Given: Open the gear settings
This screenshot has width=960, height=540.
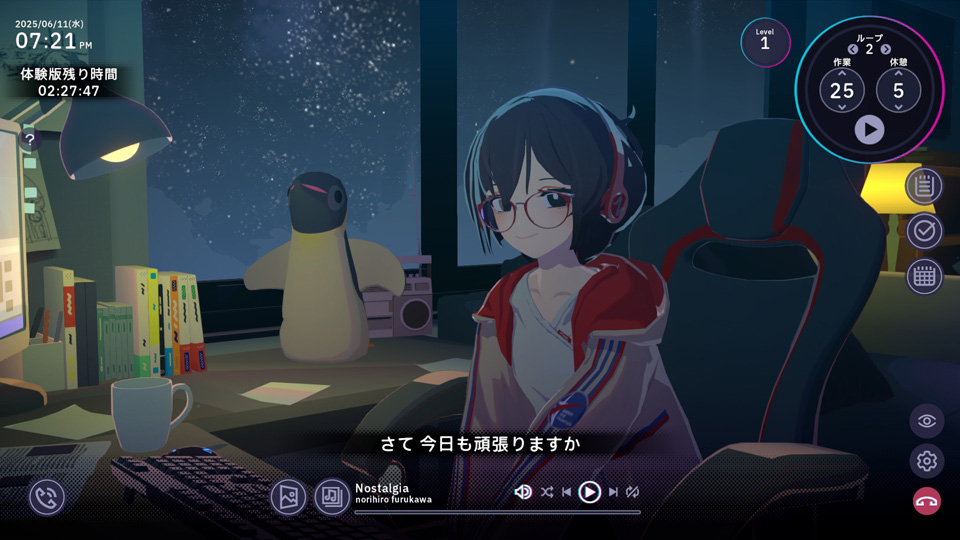Looking at the screenshot, I should point(927,461).
